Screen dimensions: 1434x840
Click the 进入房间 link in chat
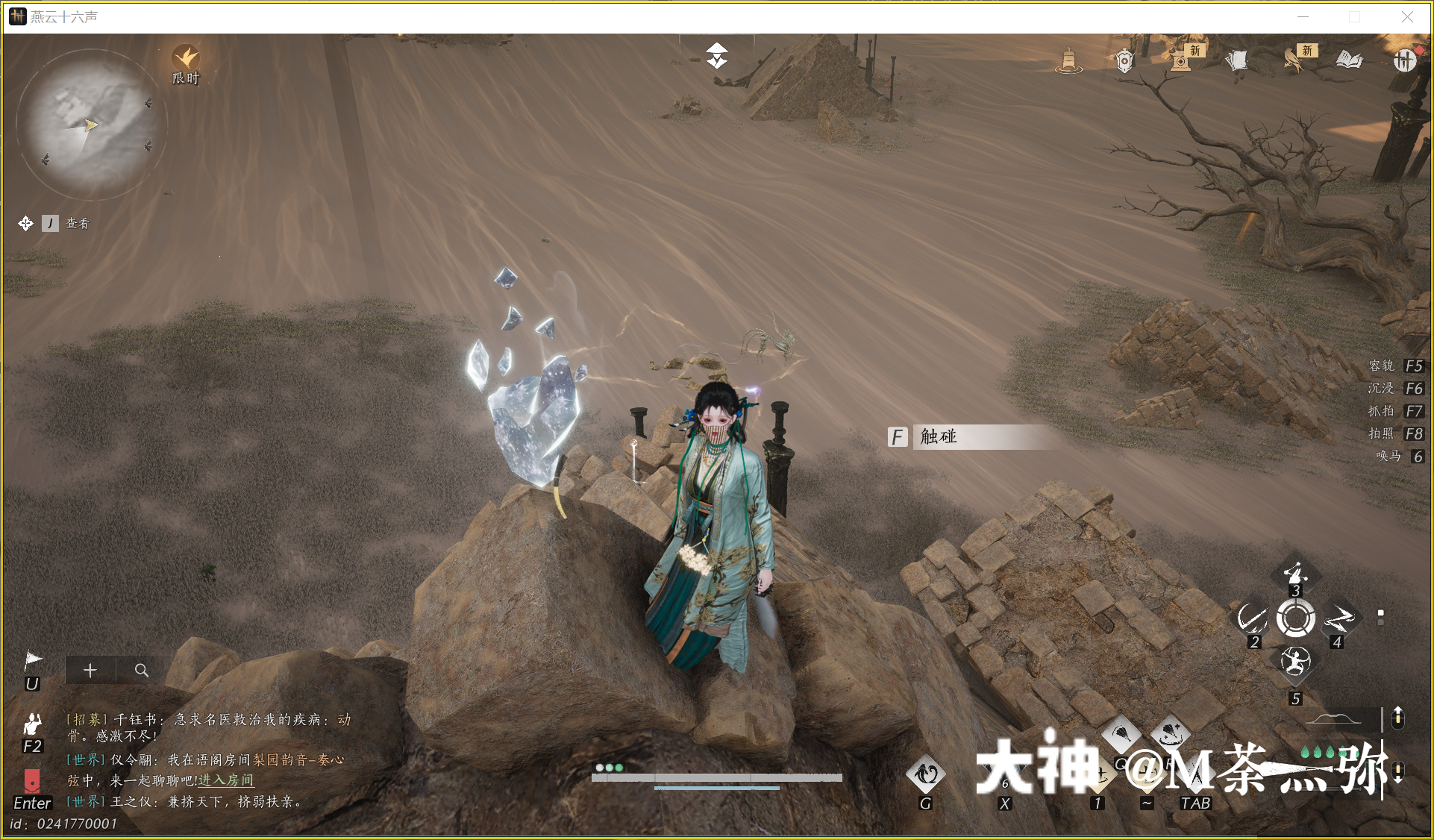click(x=226, y=780)
